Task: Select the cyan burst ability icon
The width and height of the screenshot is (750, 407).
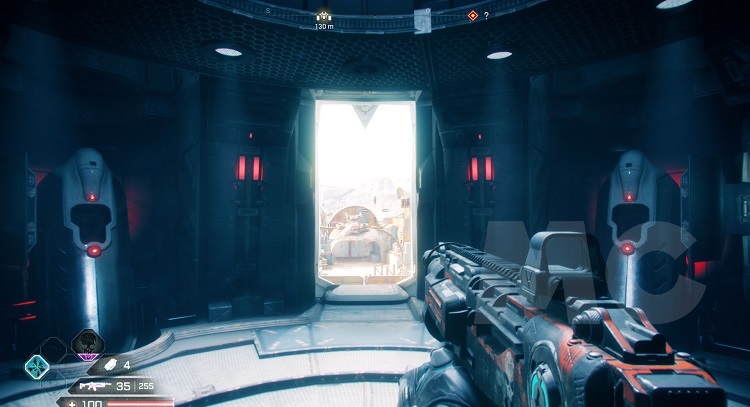Action: point(37,366)
